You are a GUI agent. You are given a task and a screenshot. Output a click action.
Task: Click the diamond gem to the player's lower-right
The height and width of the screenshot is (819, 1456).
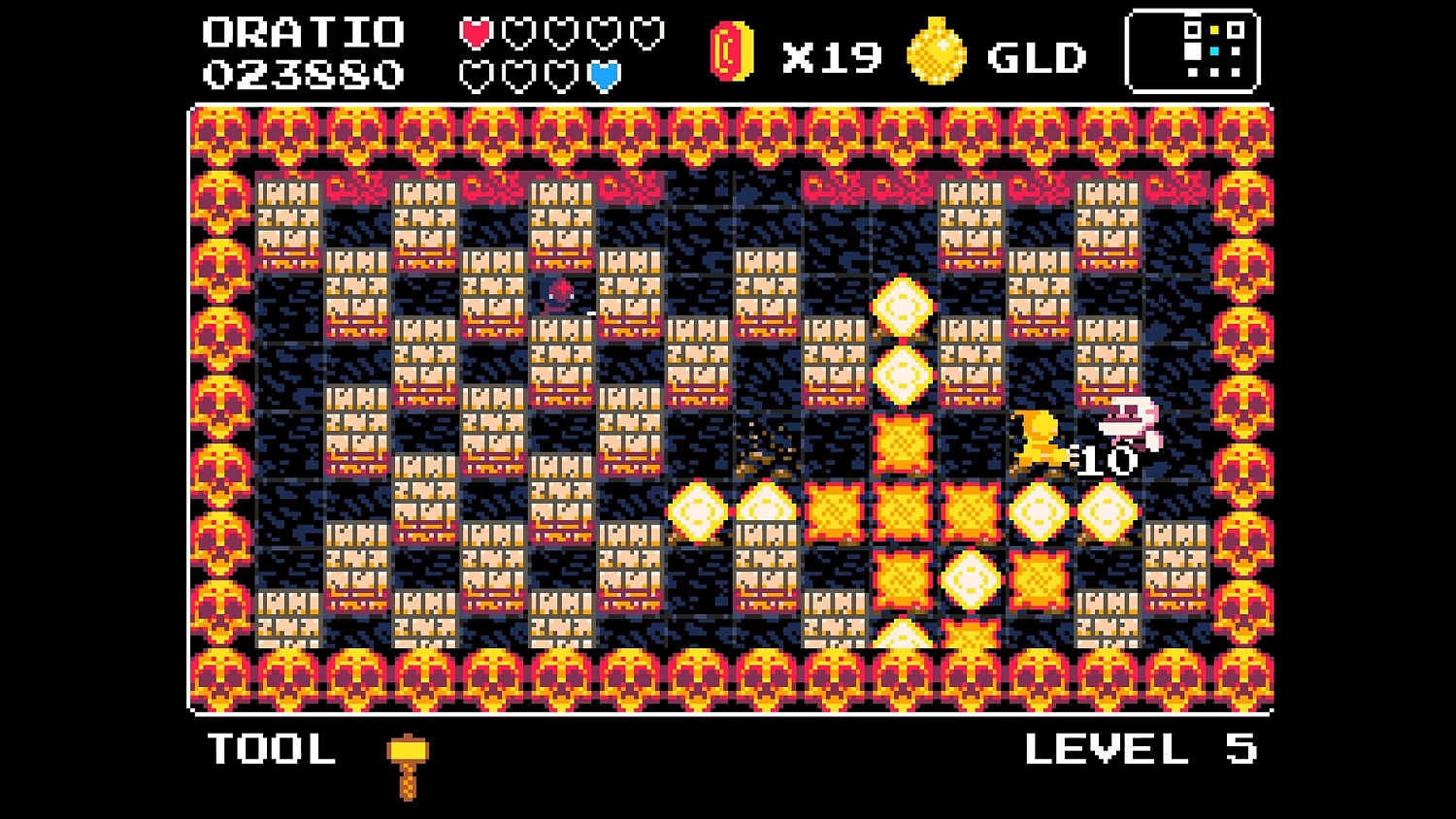(1106, 510)
